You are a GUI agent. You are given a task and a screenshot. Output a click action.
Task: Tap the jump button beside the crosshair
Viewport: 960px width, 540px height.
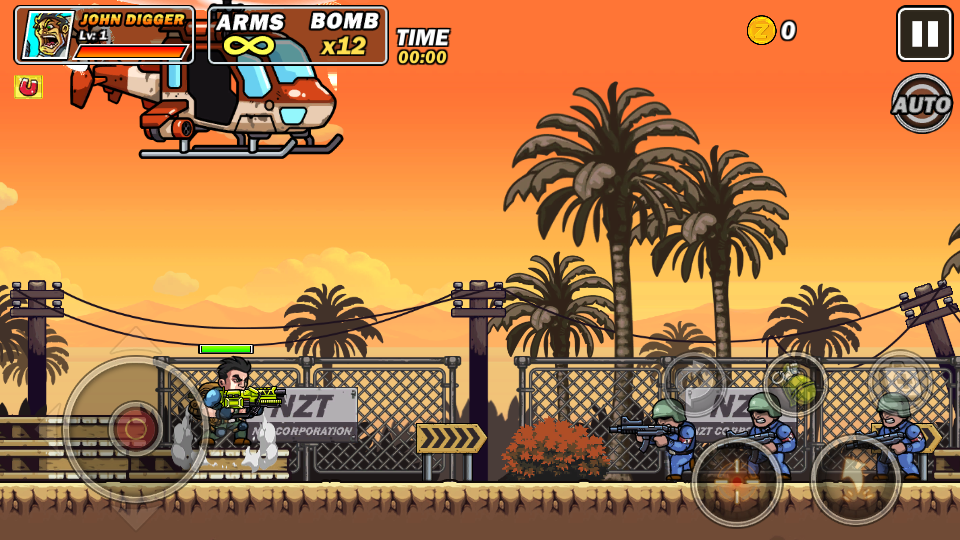pyautogui.click(x=855, y=479)
